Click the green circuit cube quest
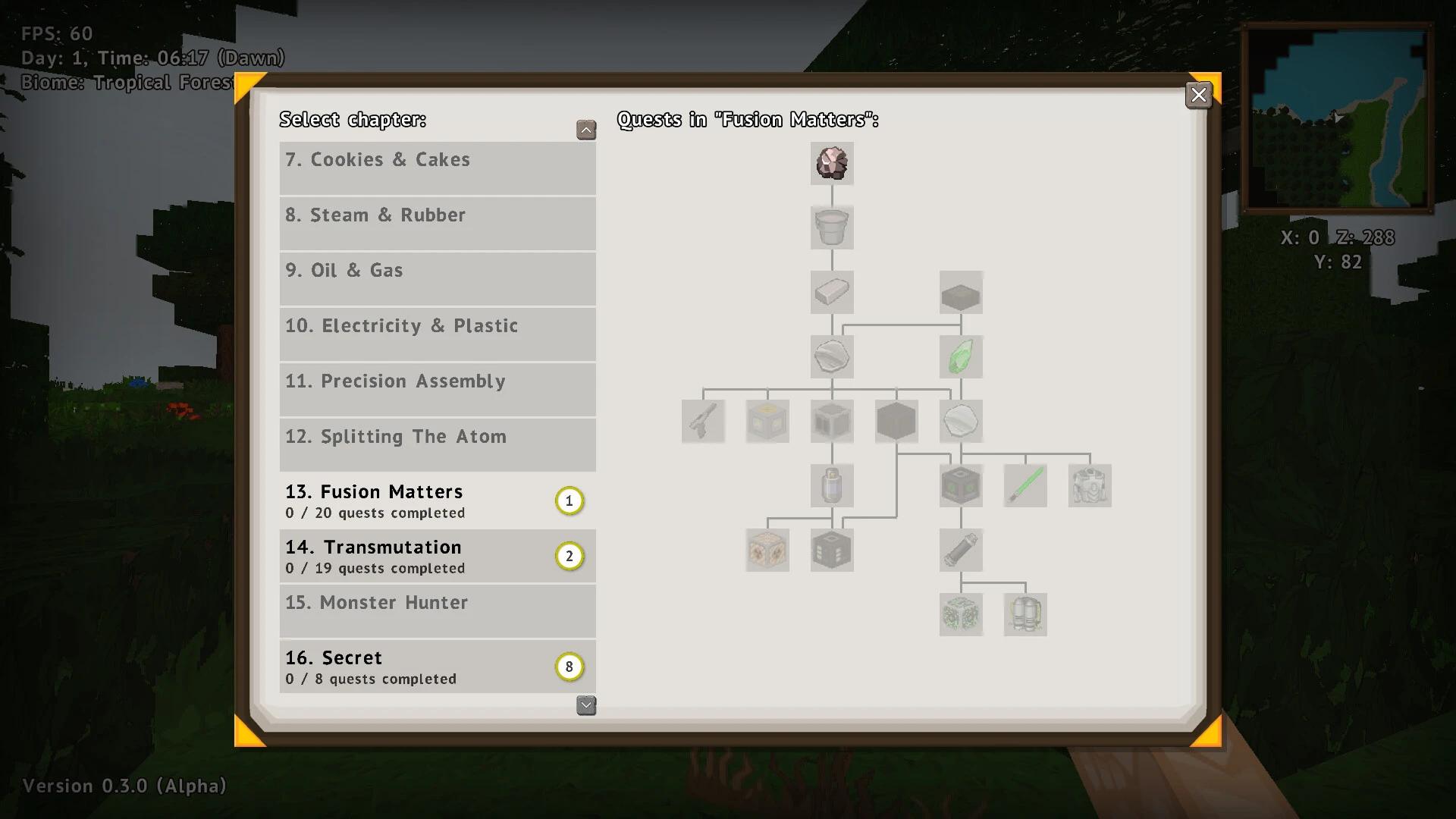Screen dimensions: 1456x819 pos(961,614)
